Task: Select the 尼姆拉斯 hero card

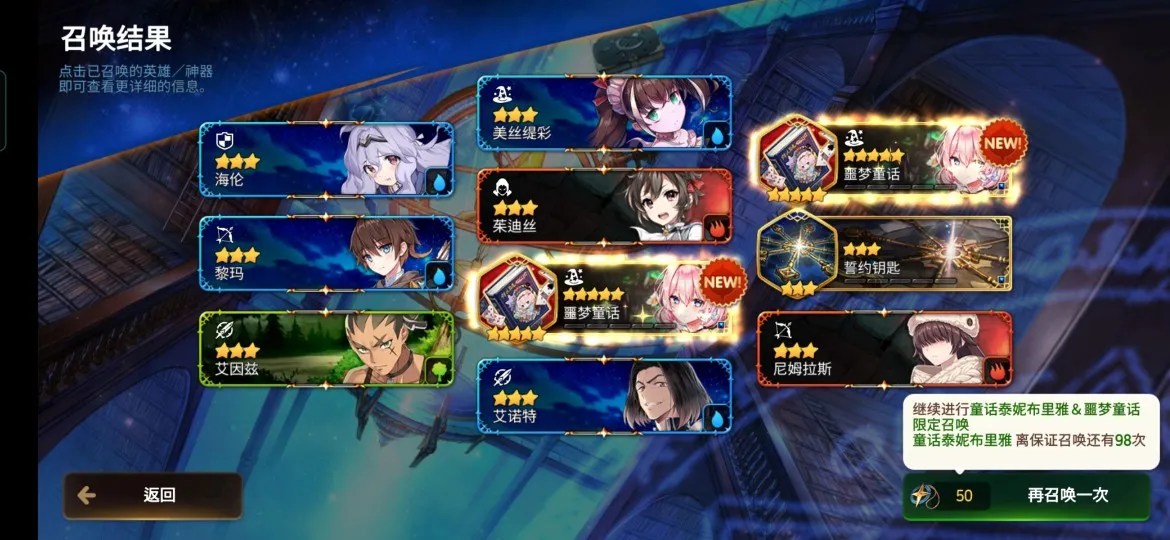Action: coord(885,349)
